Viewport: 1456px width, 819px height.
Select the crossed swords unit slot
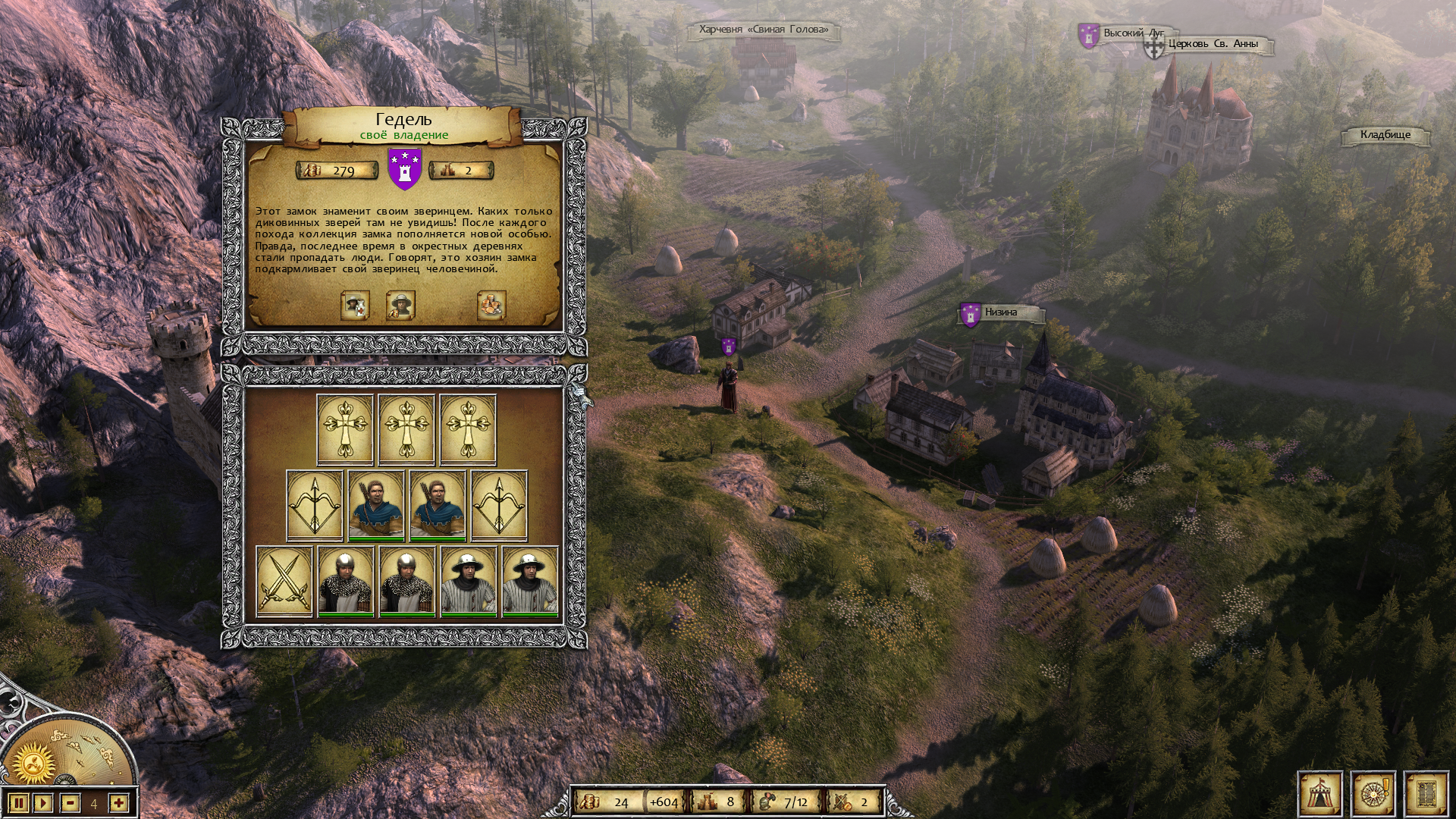(x=284, y=582)
